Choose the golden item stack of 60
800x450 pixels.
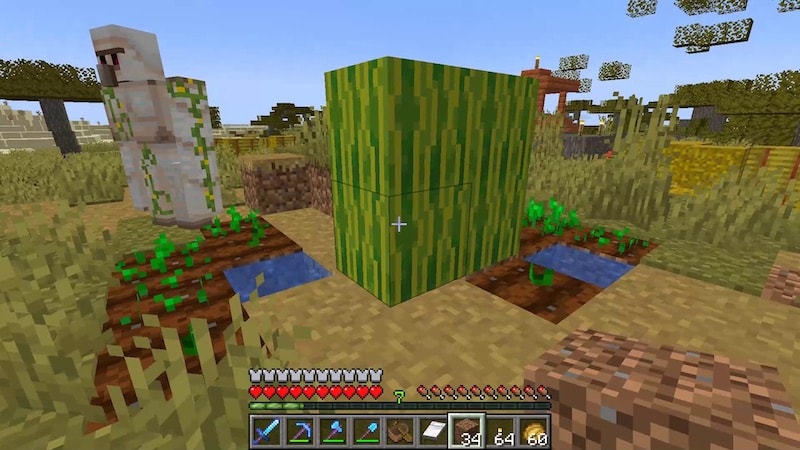click(533, 431)
